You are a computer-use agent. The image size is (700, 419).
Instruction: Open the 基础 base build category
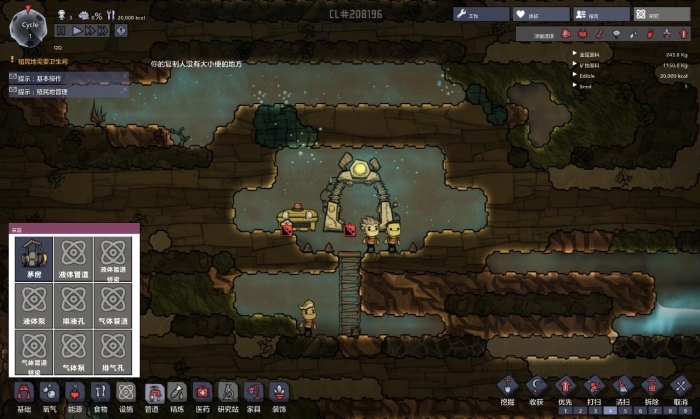(24, 395)
